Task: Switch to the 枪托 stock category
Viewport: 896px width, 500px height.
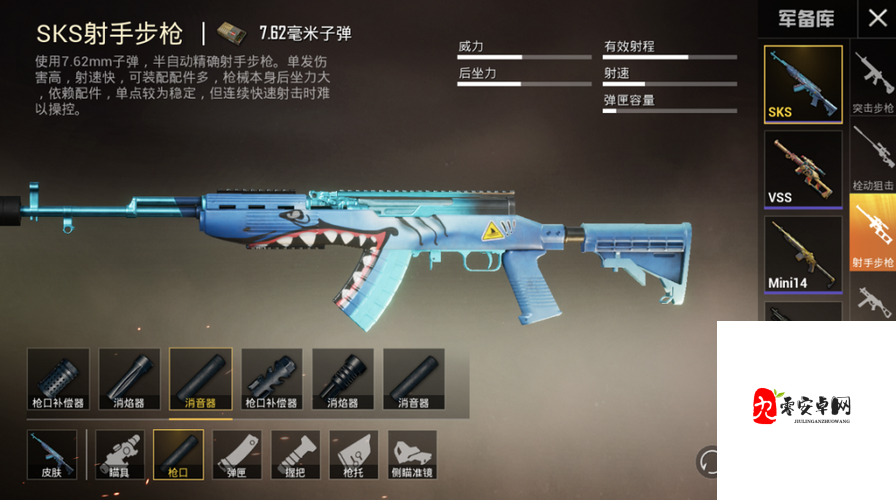Action: [354, 455]
